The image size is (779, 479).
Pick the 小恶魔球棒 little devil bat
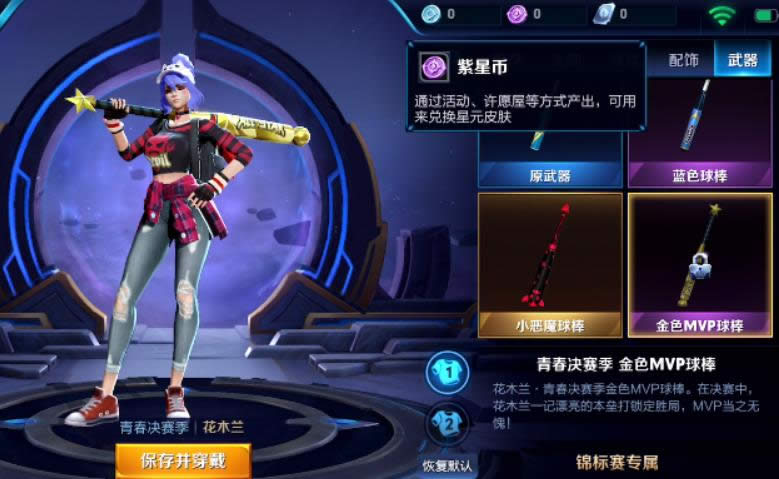tap(550, 264)
